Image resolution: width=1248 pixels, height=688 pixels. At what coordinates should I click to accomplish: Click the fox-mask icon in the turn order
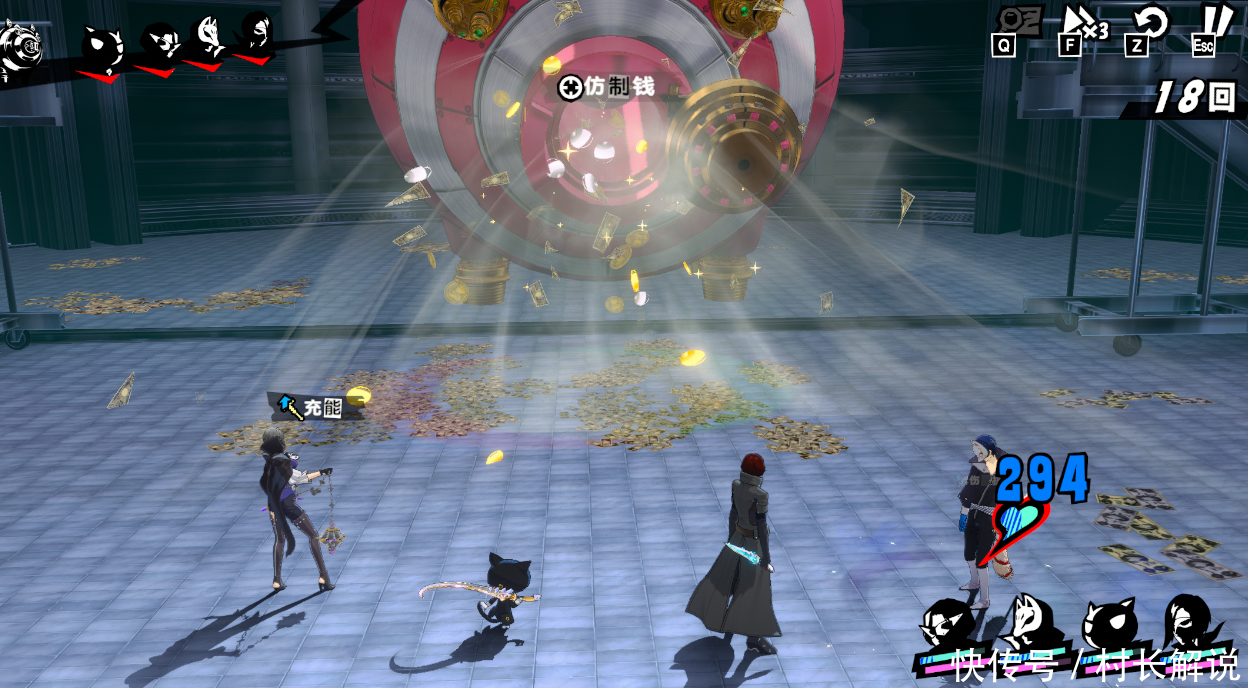coord(208,38)
